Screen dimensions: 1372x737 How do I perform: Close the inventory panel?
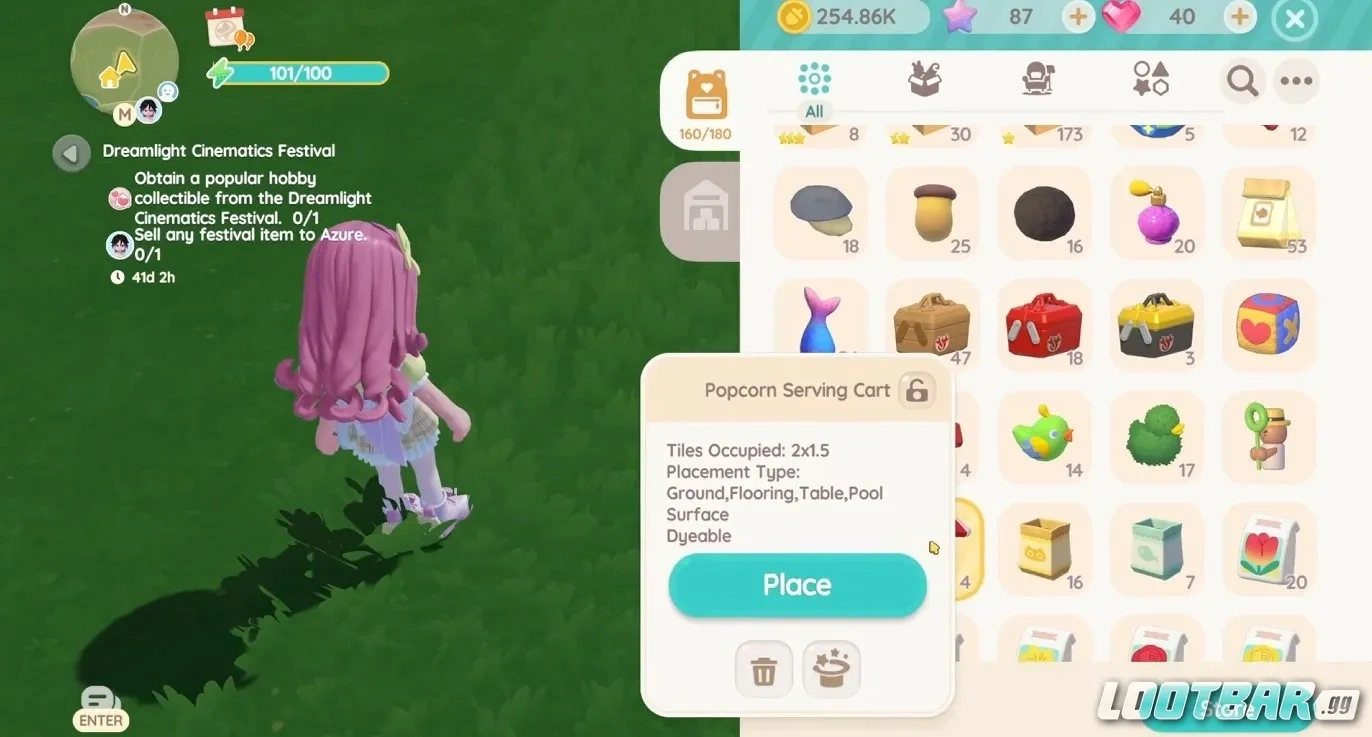pos(1294,19)
